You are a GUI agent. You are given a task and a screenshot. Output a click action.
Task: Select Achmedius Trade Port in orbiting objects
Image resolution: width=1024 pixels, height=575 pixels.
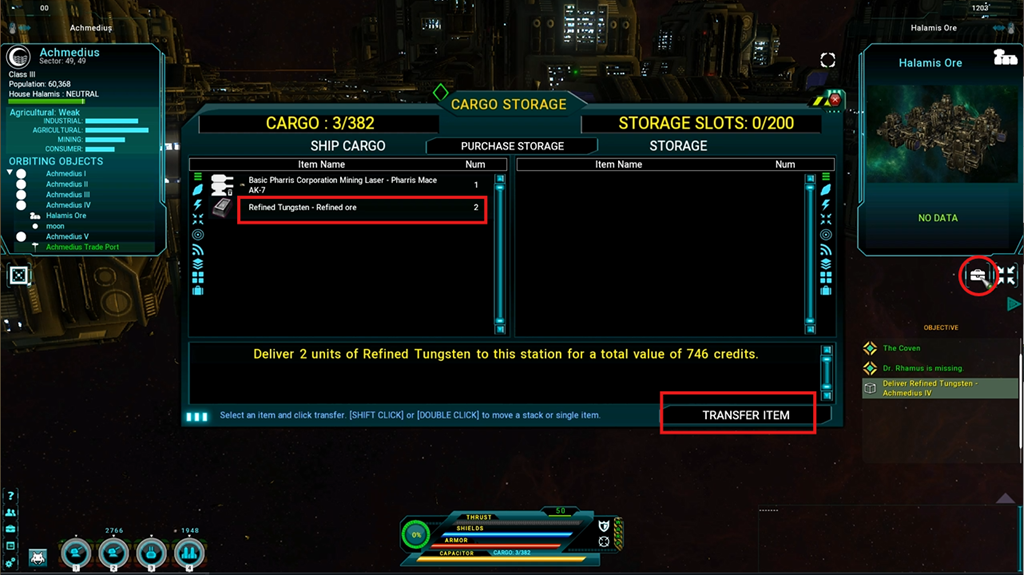[x=82, y=247]
